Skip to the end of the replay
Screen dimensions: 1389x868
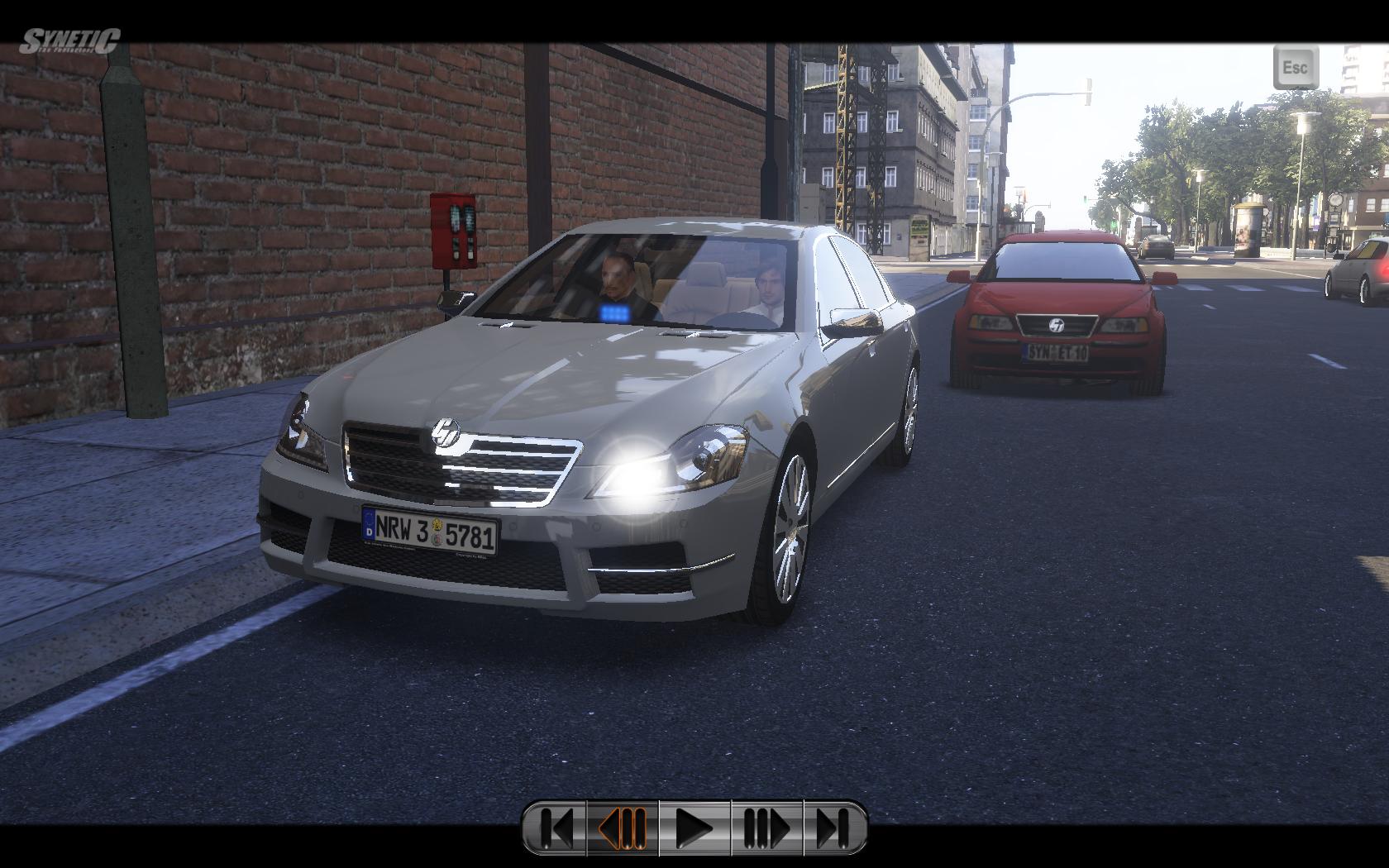pyautogui.click(x=833, y=827)
